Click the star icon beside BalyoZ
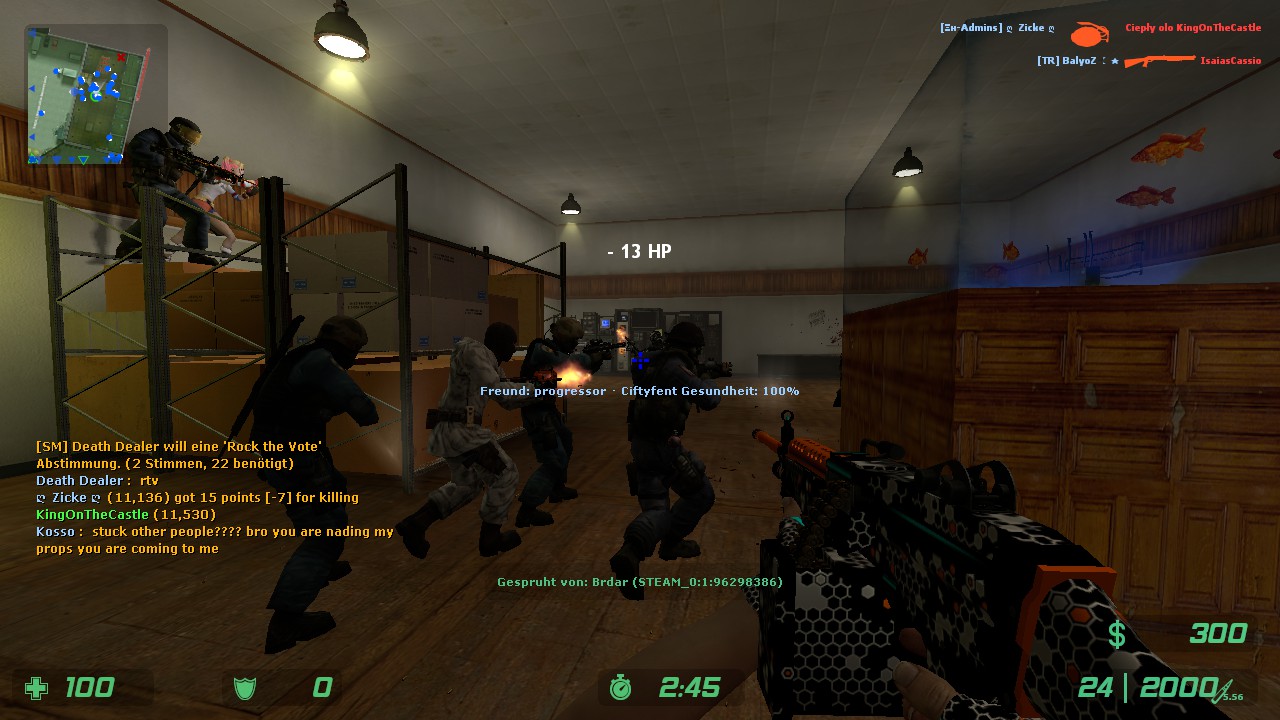Screen dimensions: 1280x720 pyautogui.click(x=1113, y=61)
